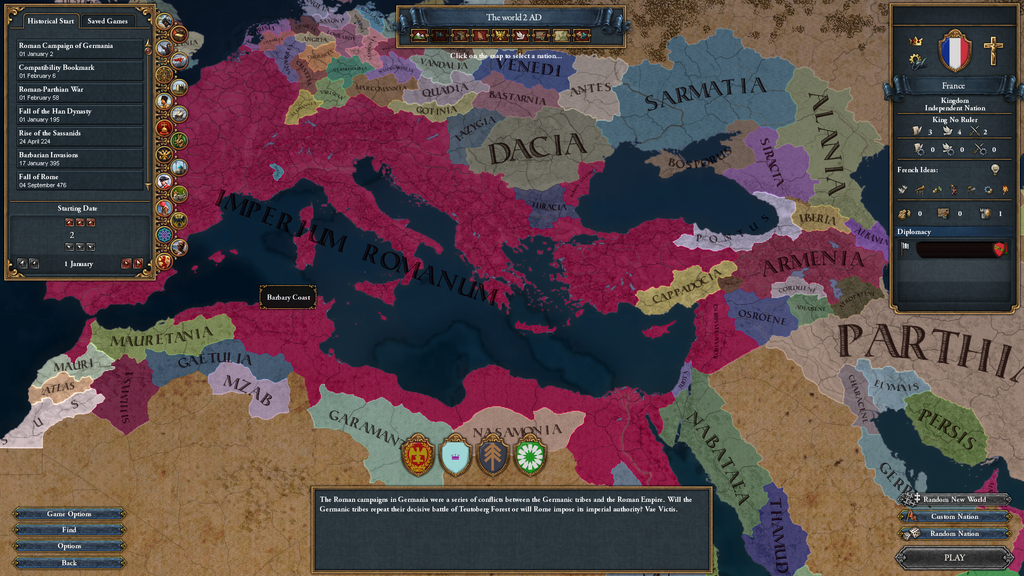
Task: Select the red shield with golden eagle
Action: (x=417, y=457)
